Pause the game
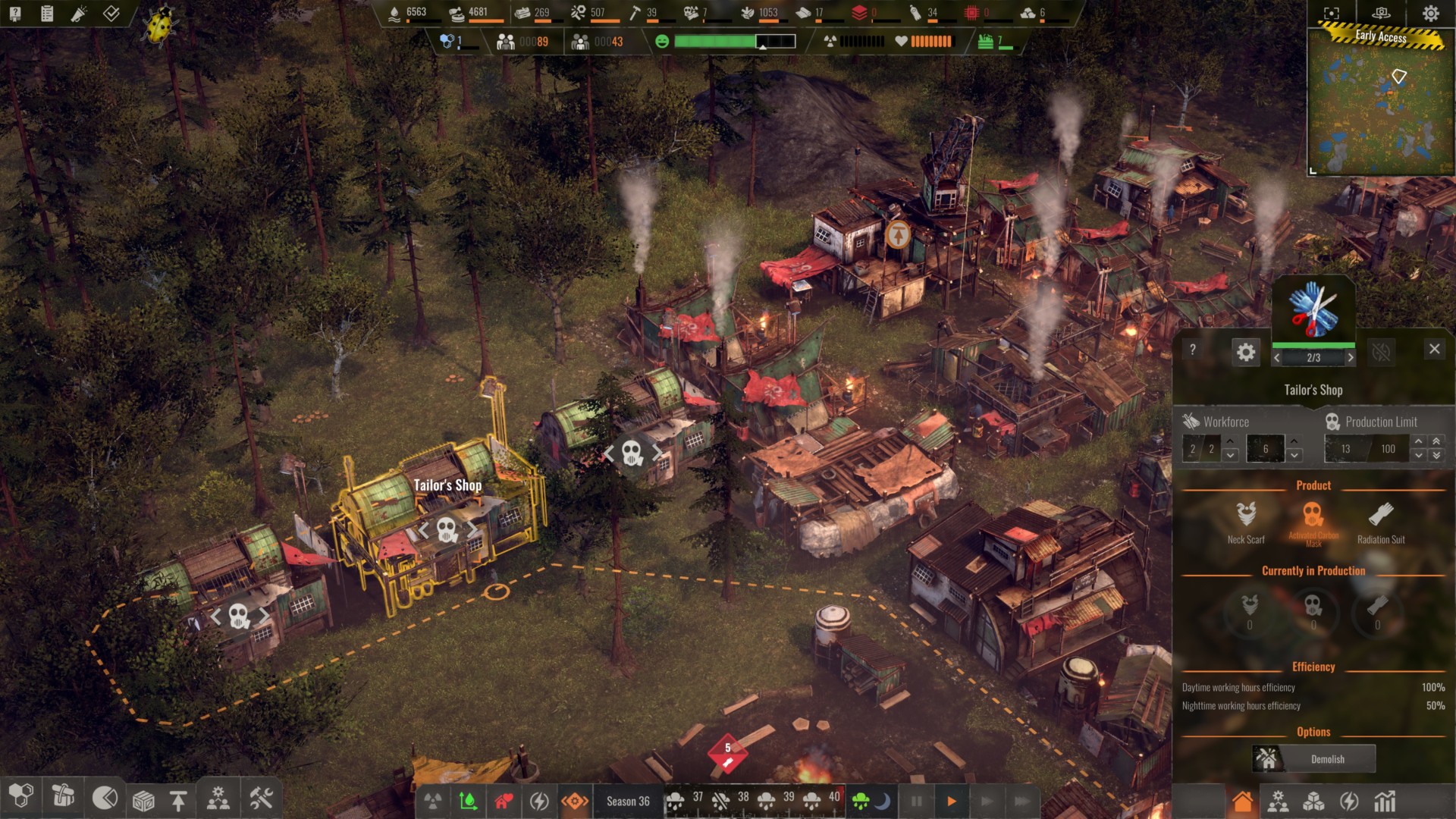This screenshot has width=1456, height=819. [916, 801]
